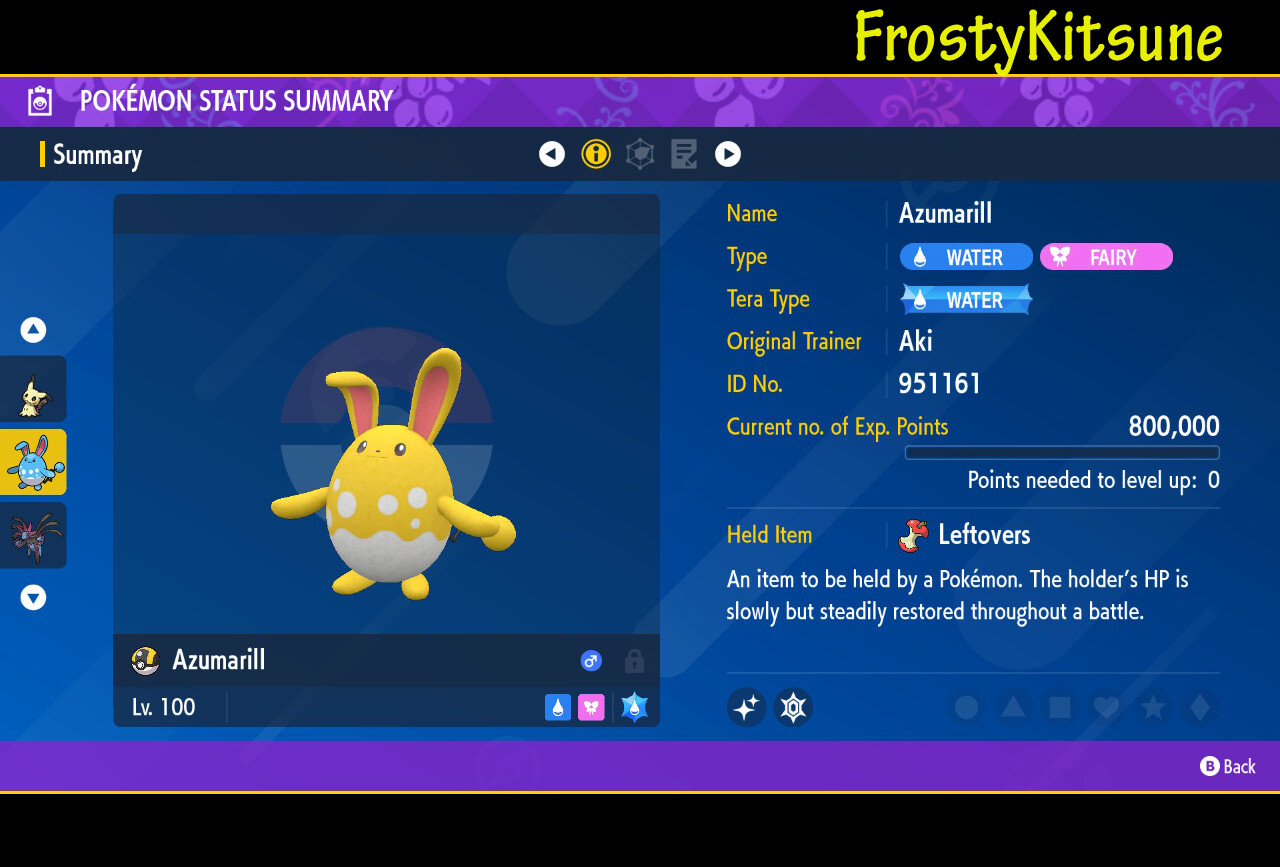The image size is (1280, 867).
Task: Select the Water type icon under Azumarill
Action: (558, 707)
